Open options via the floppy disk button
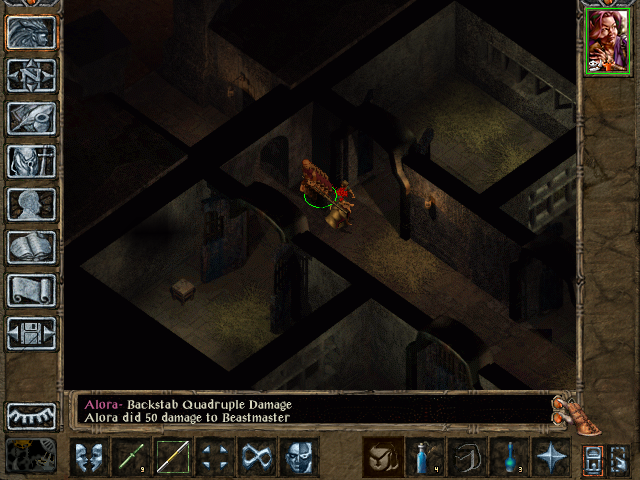Image resolution: width=640 pixels, height=480 pixels. point(32,333)
